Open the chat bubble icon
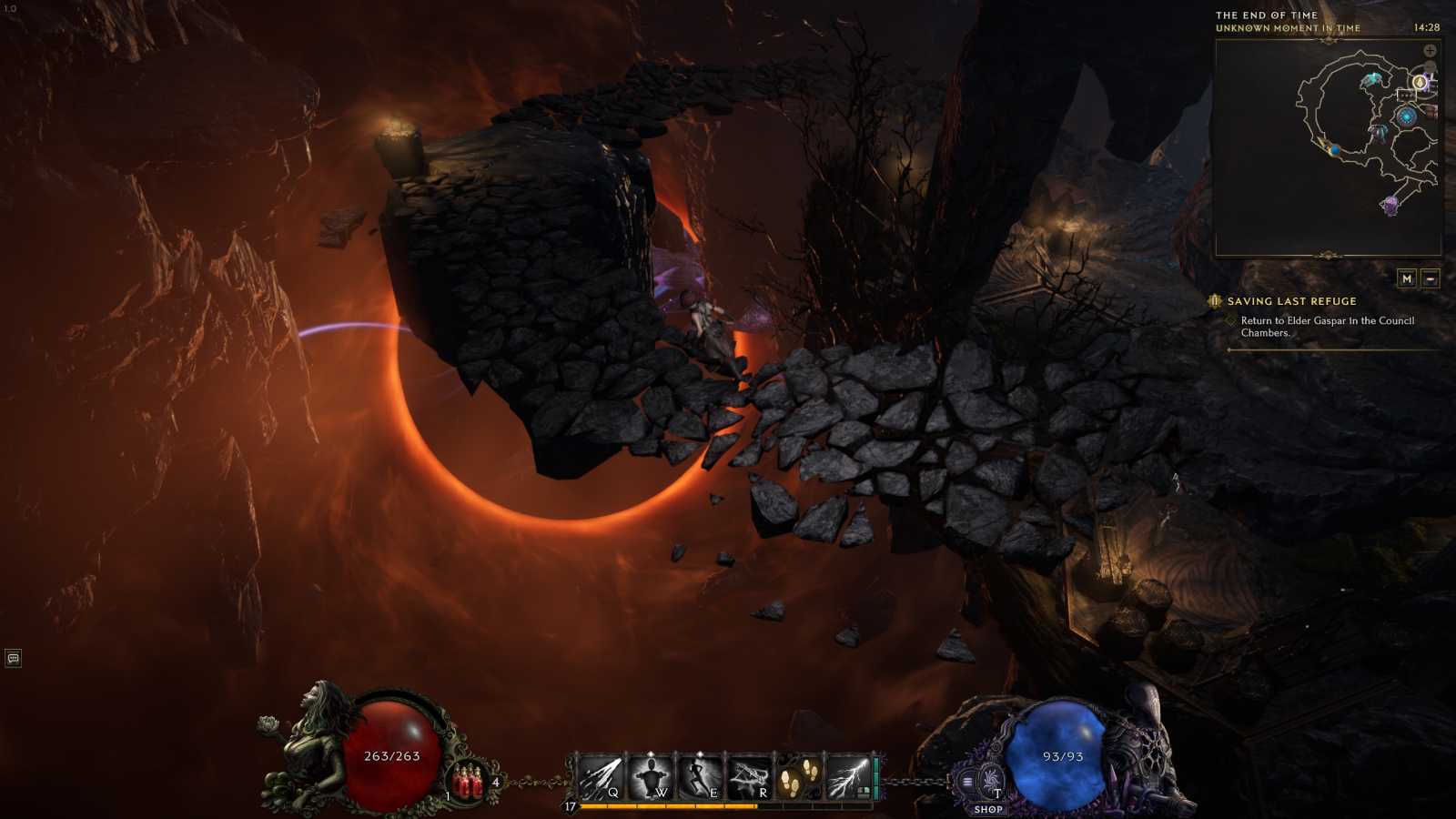 coord(13,658)
